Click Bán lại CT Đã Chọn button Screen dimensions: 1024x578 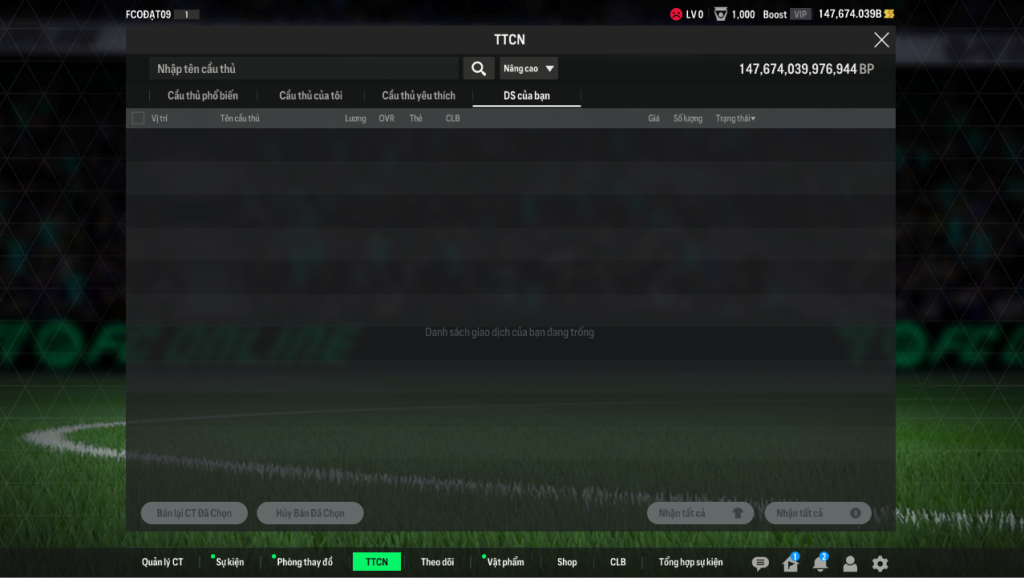click(x=194, y=513)
